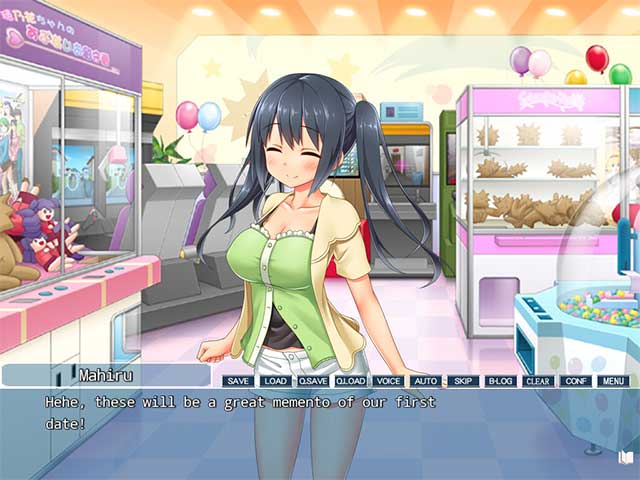Show the backlog via B-LOG
Screen dimensions: 640x480
(500, 381)
